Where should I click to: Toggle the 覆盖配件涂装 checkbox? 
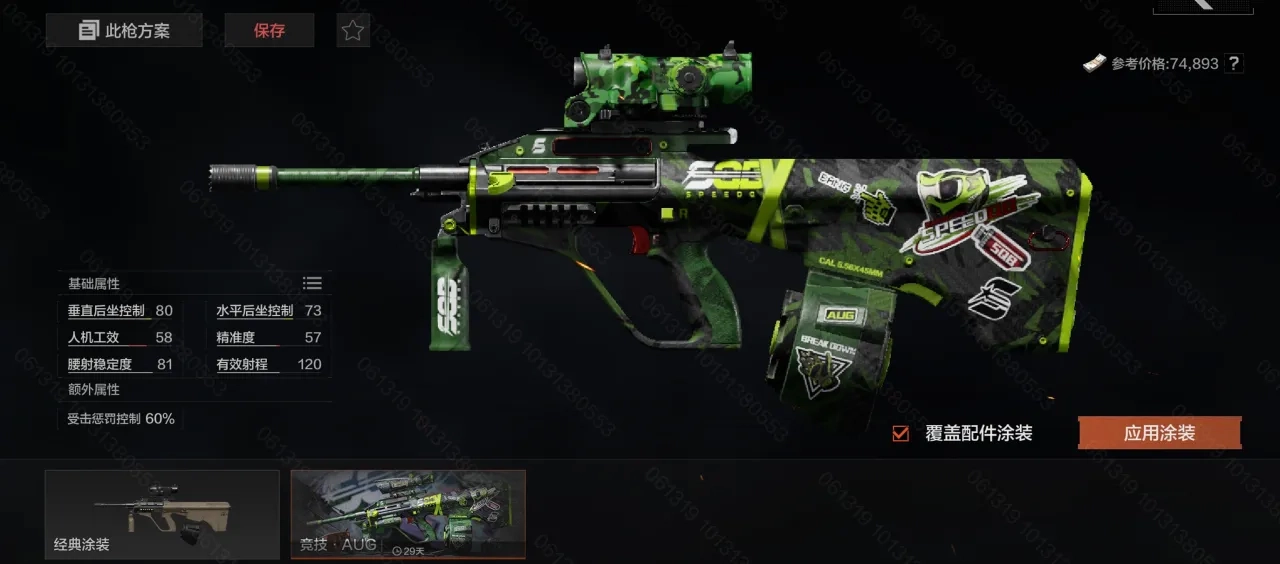coord(901,433)
